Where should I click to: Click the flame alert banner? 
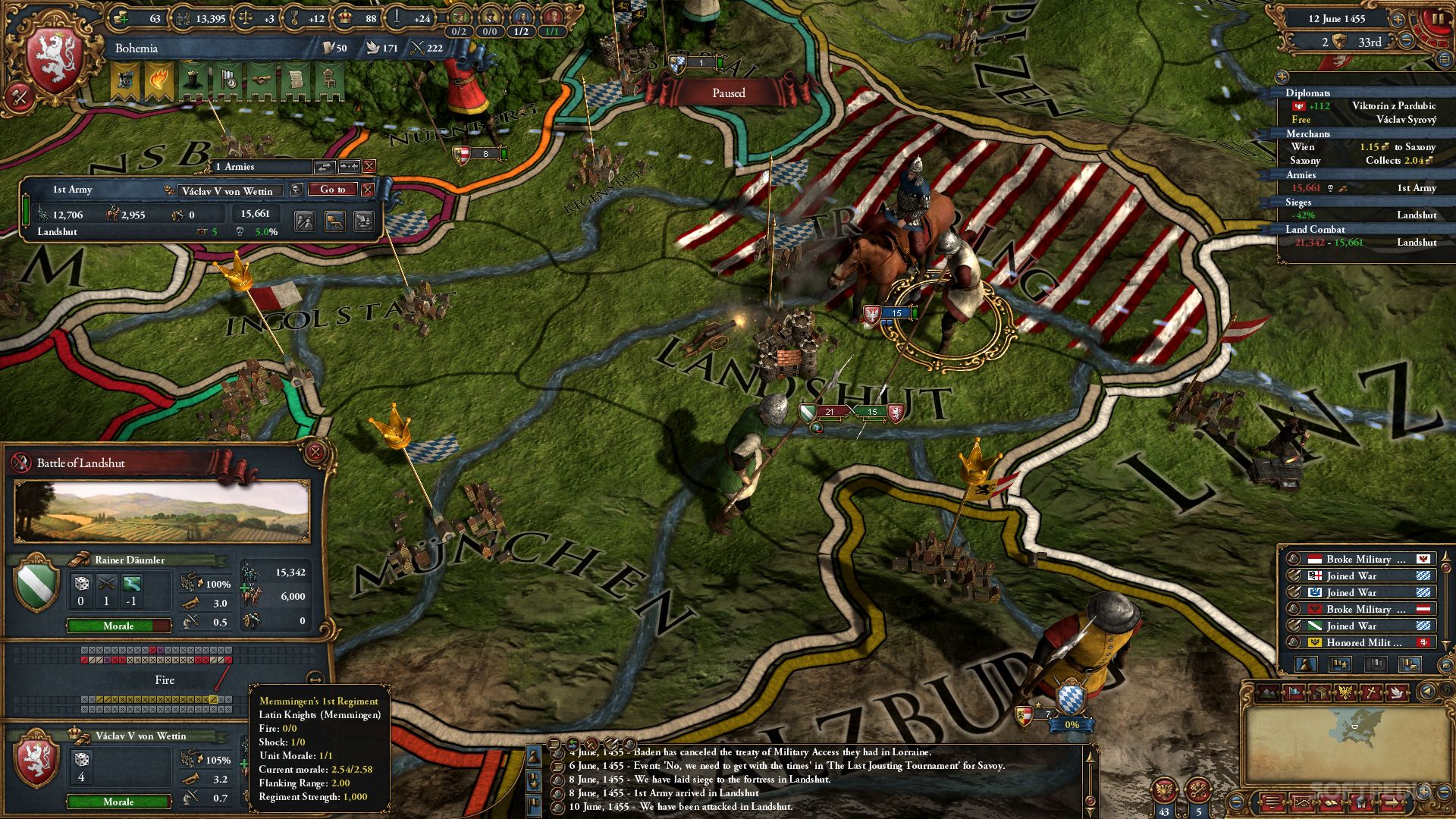pos(158,80)
